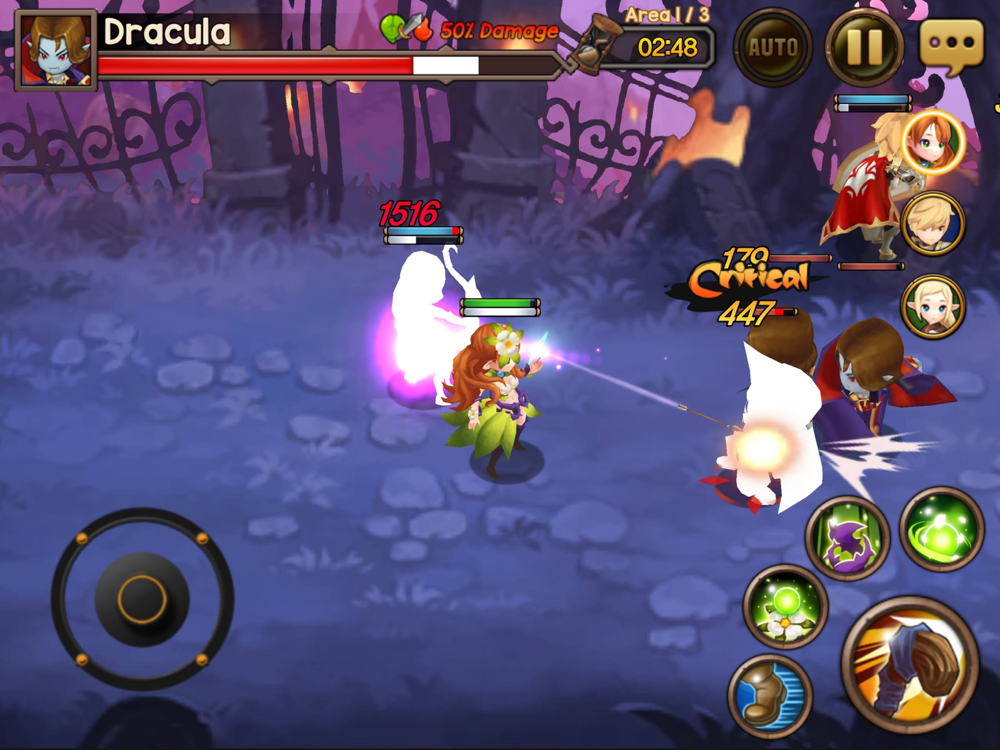The image size is (1000, 750).
Task: Activate the green orb swirl skill
Action: pyautogui.click(x=941, y=529)
